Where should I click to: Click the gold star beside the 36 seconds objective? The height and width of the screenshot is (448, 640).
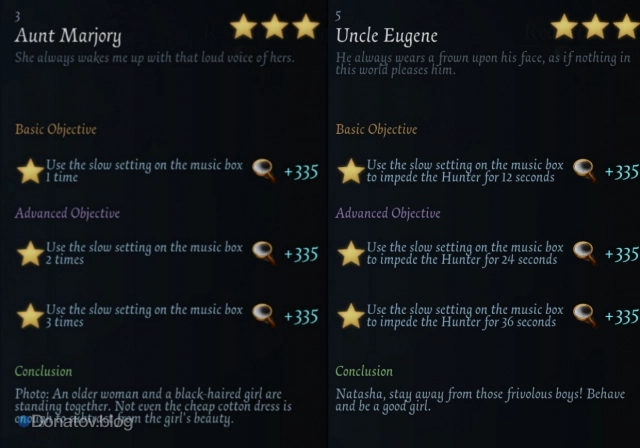click(x=351, y=316)
